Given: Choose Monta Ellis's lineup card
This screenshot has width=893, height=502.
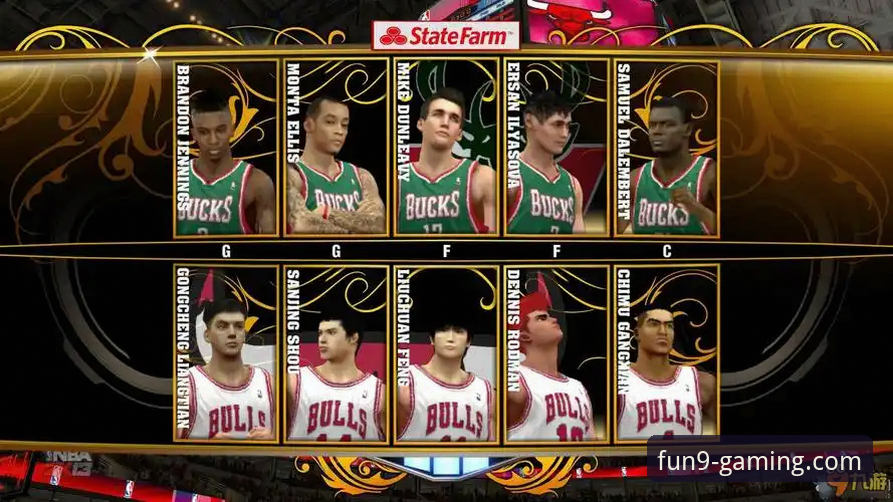Looking at the screenshot, I should tap(336, 148).
